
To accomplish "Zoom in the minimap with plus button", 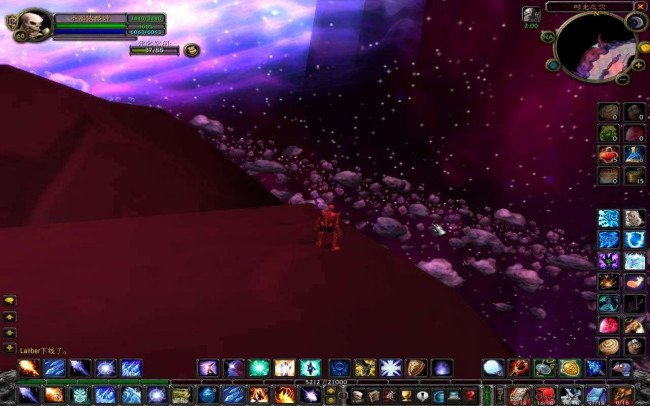I will pyautogui.click(x=638, y=65).
